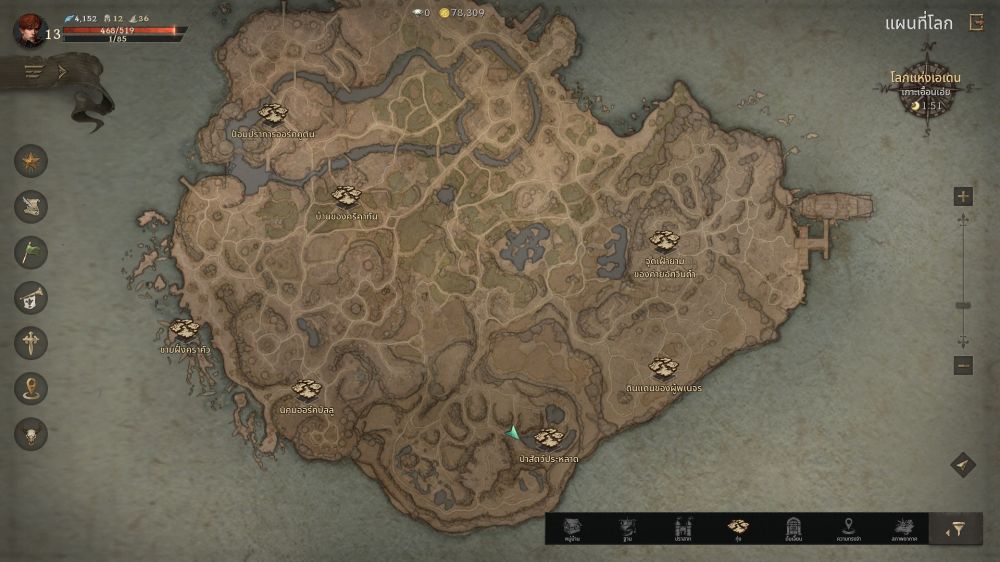Open the star favorites sidebar icon
This screenshot has height=562, width=1000.
pos(31,161)
